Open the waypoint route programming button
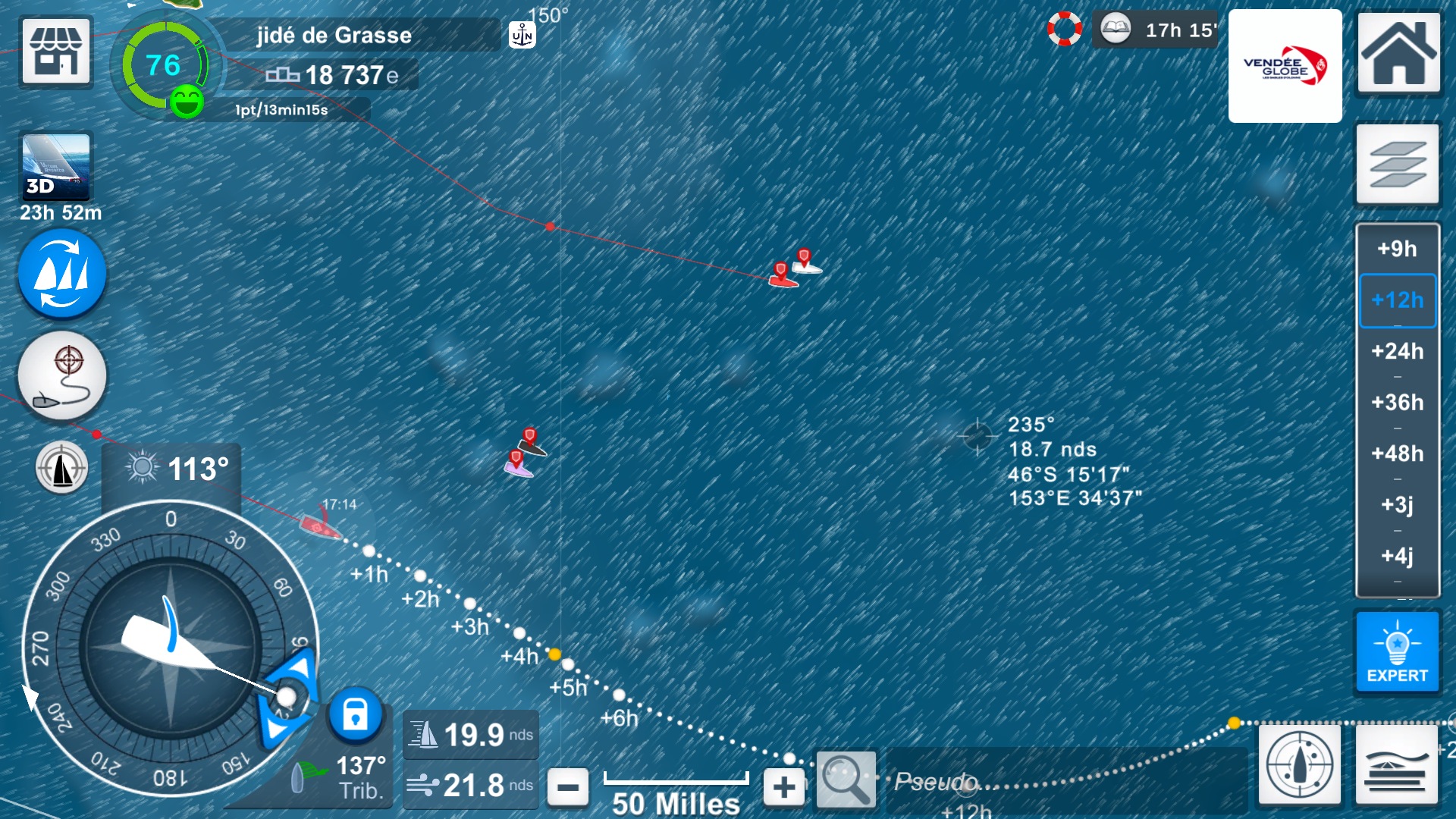Screen dimensions: 1456x819 (x=61, y=376)
